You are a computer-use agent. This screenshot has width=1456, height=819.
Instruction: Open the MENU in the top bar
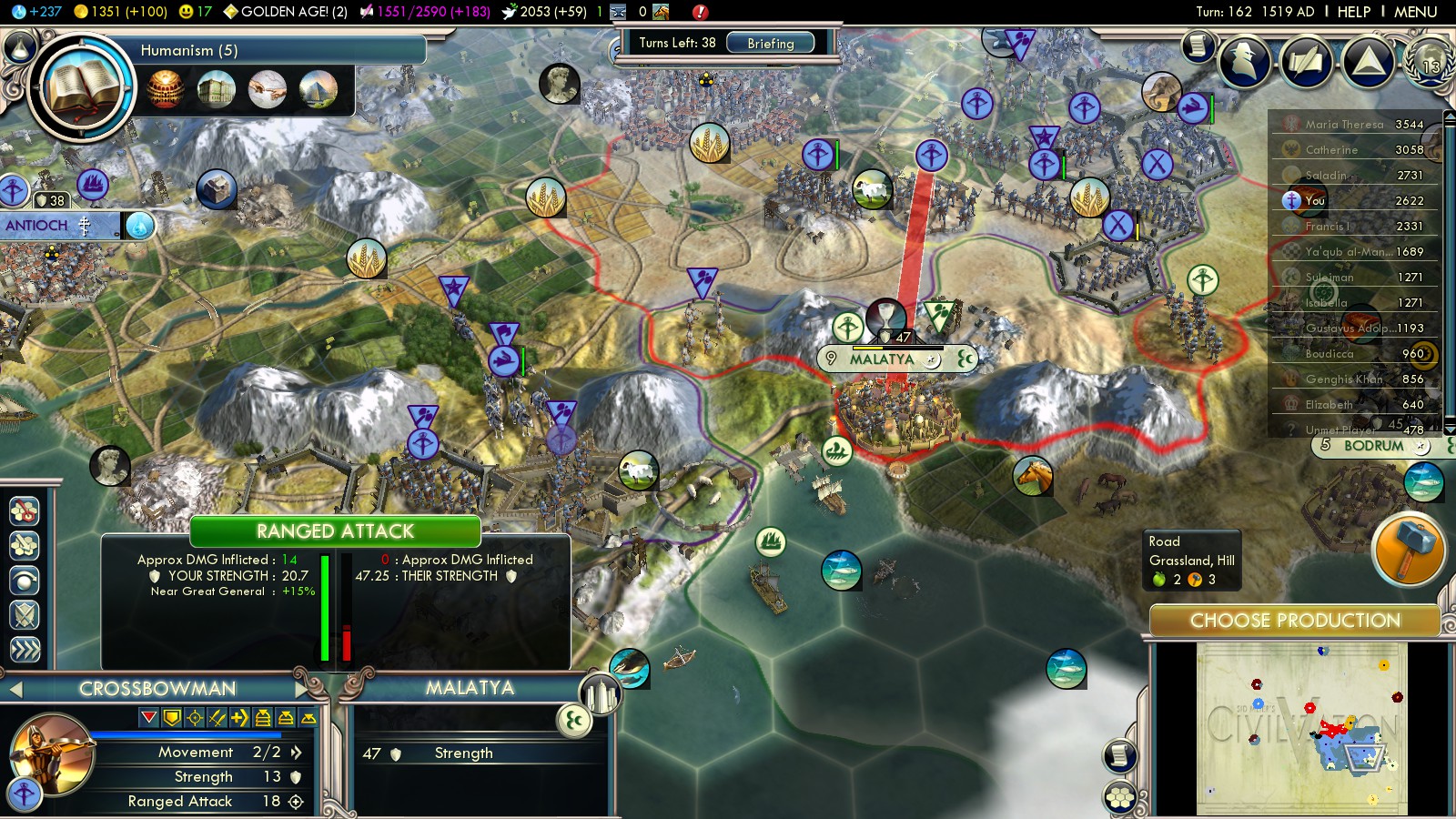pyautogui.click(x=1415, y=12)
